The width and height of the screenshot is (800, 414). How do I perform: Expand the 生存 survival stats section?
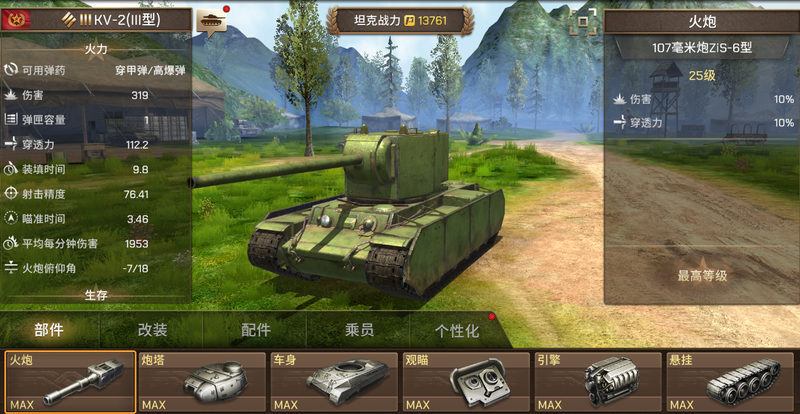click(96, 295)
